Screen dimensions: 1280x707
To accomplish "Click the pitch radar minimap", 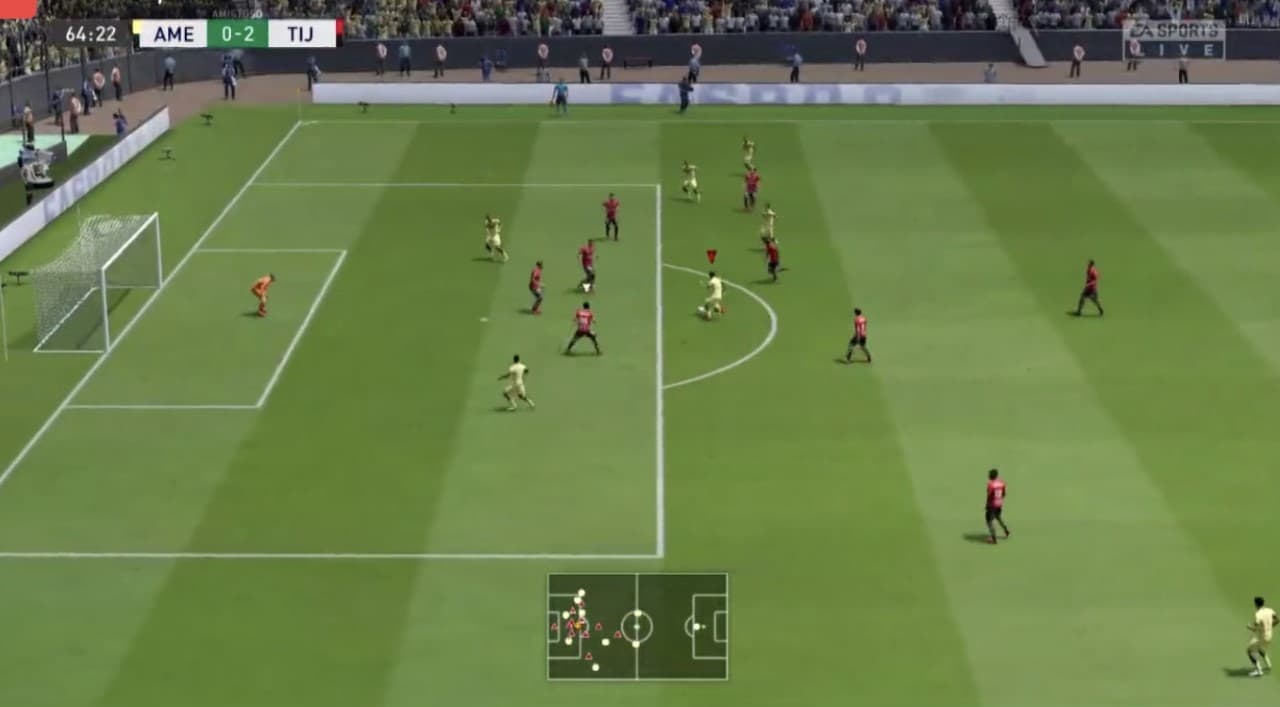I will [x=637, y=627].
